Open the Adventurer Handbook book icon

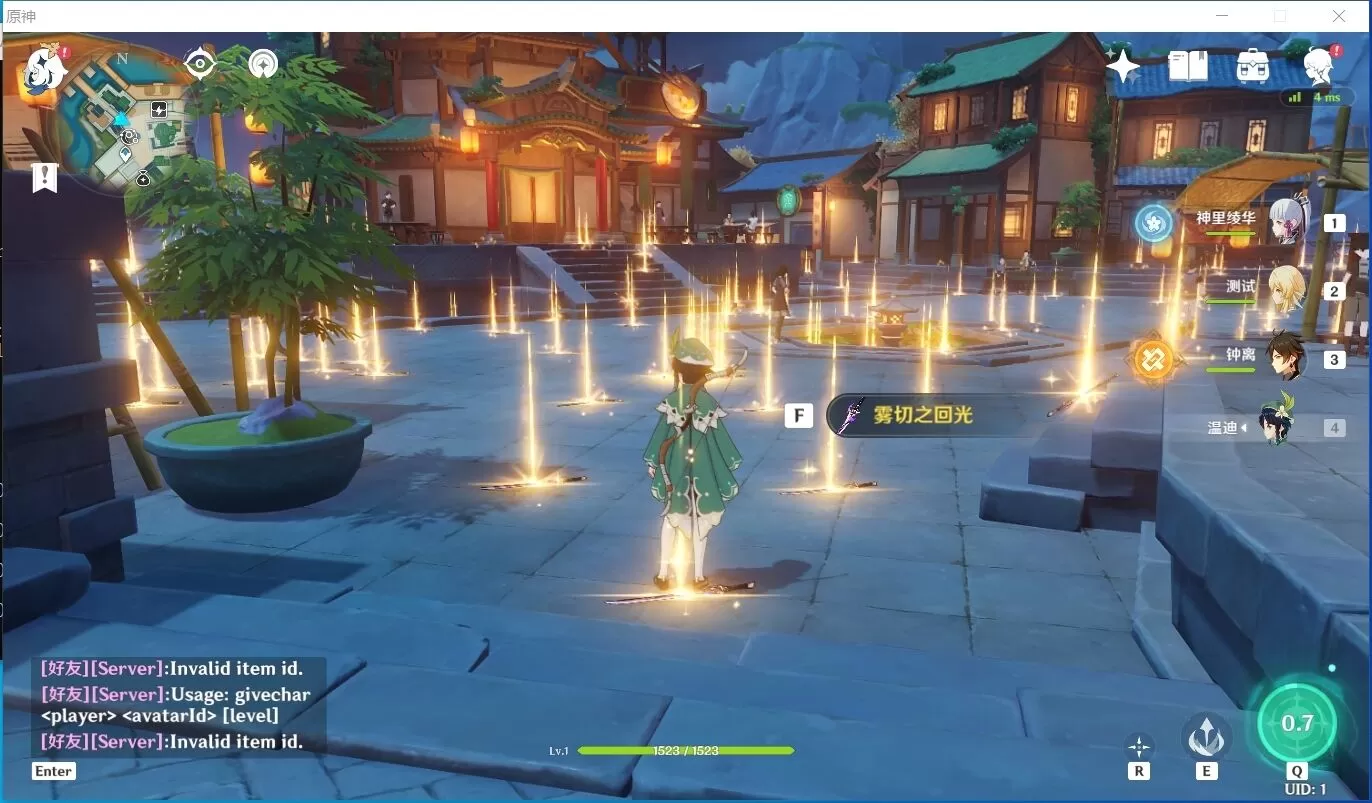[x=1188, y=66]
